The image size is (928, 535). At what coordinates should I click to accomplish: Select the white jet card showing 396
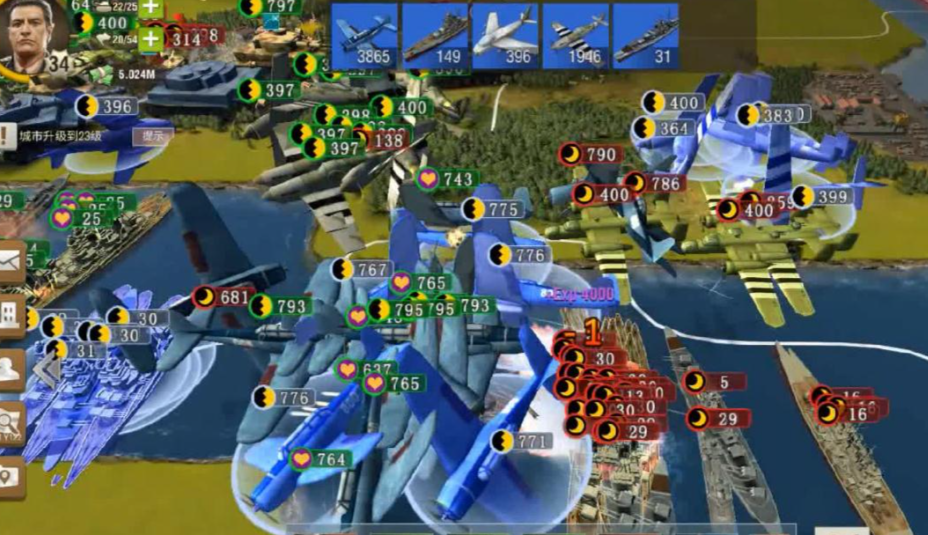pos(504,35)
